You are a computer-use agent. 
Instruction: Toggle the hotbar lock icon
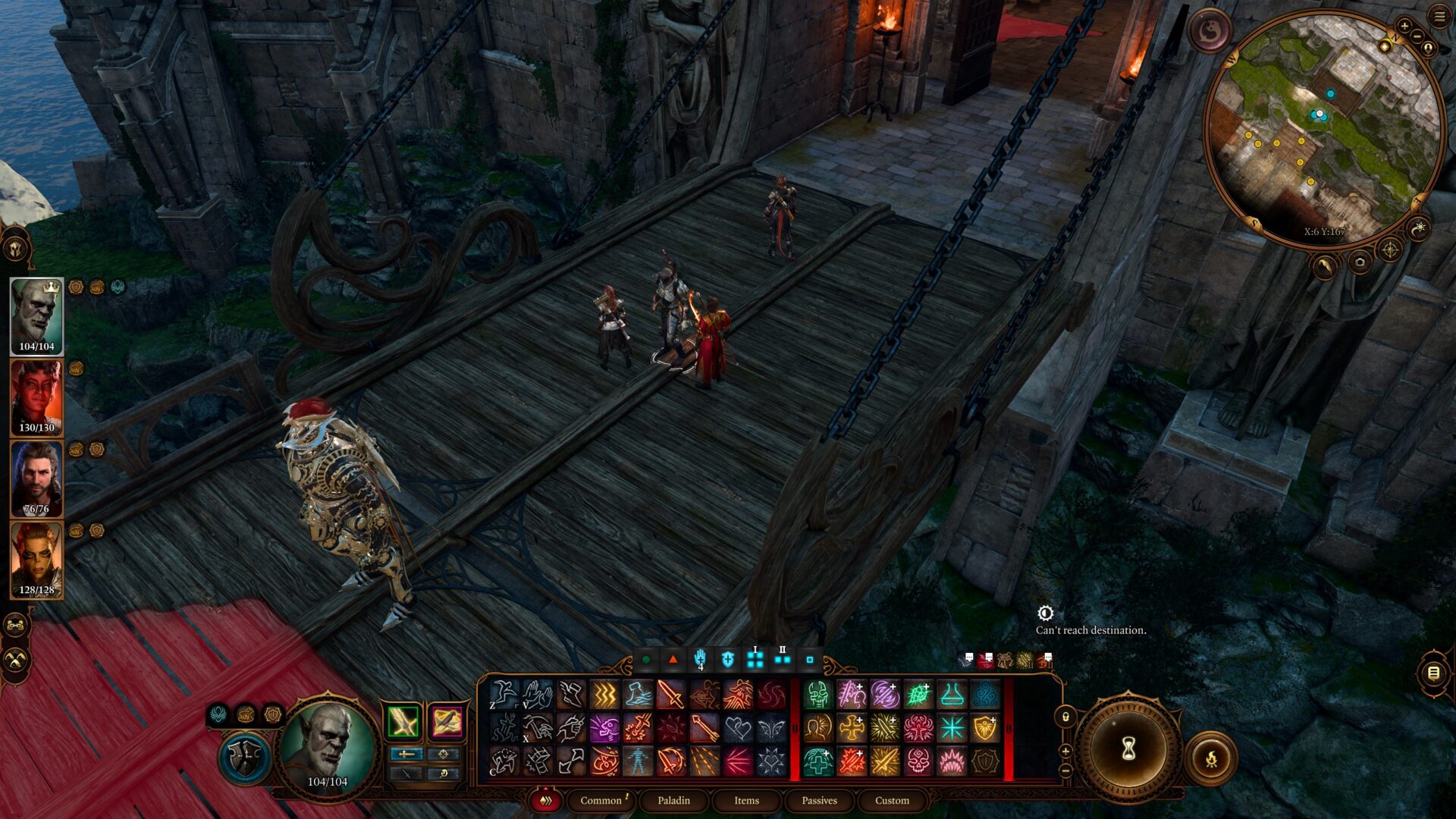(1065, 717)
